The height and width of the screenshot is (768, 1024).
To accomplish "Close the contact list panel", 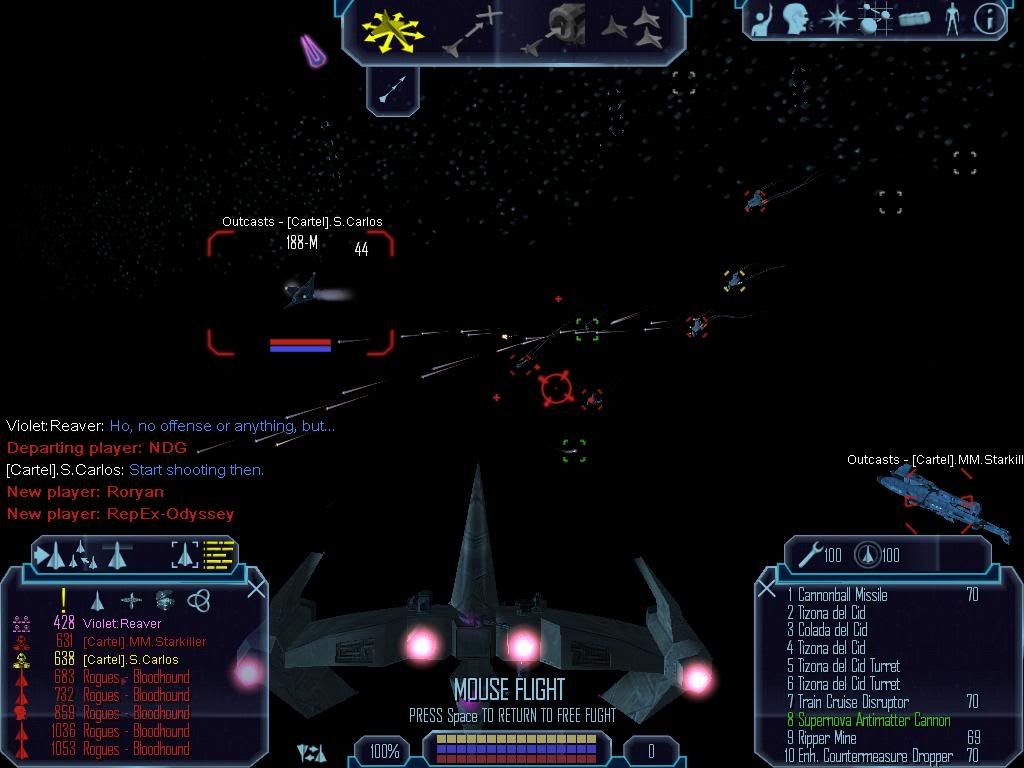I will pos(256,588).
